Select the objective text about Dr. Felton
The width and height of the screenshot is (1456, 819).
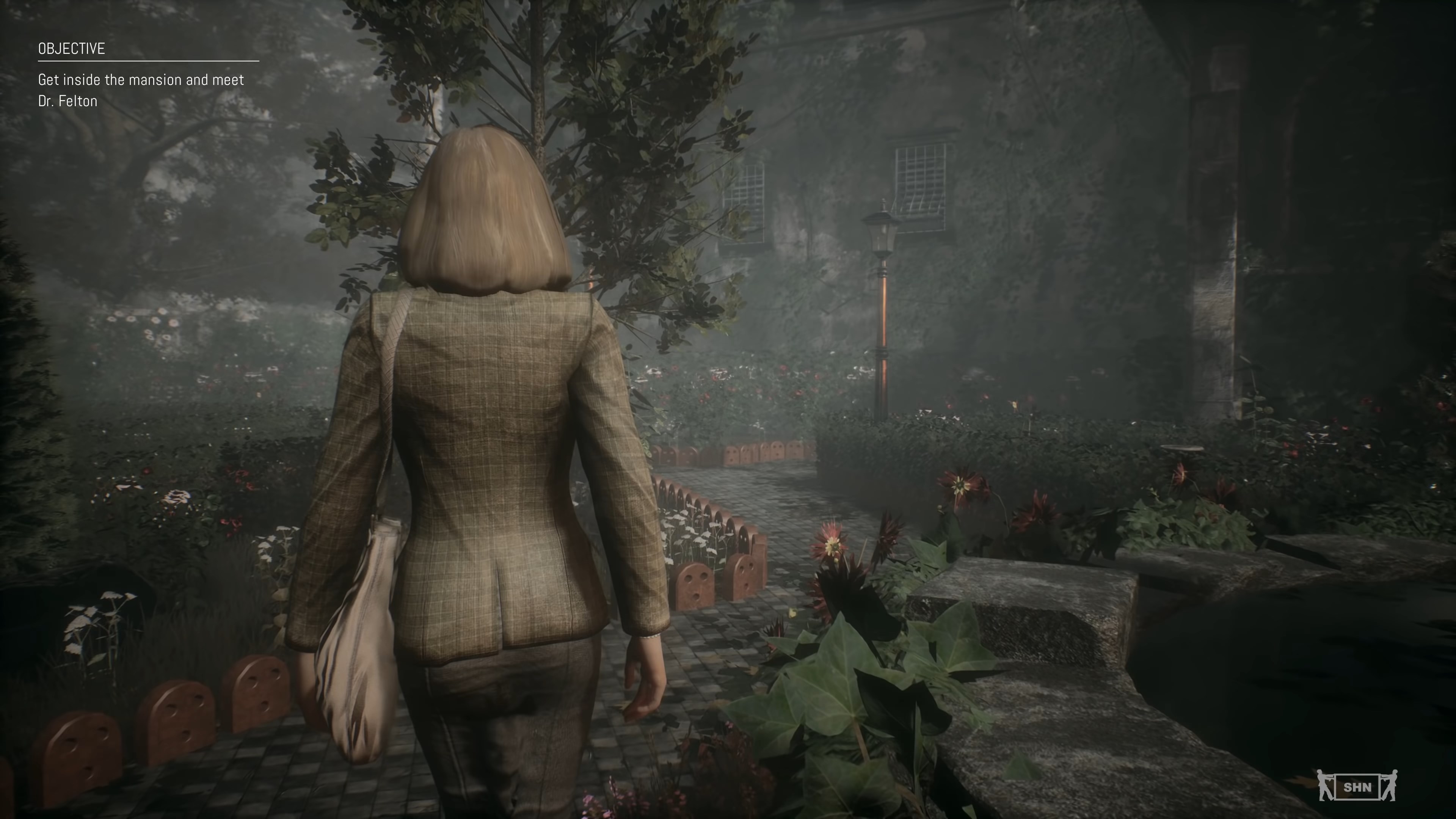[x=141, y=90]
